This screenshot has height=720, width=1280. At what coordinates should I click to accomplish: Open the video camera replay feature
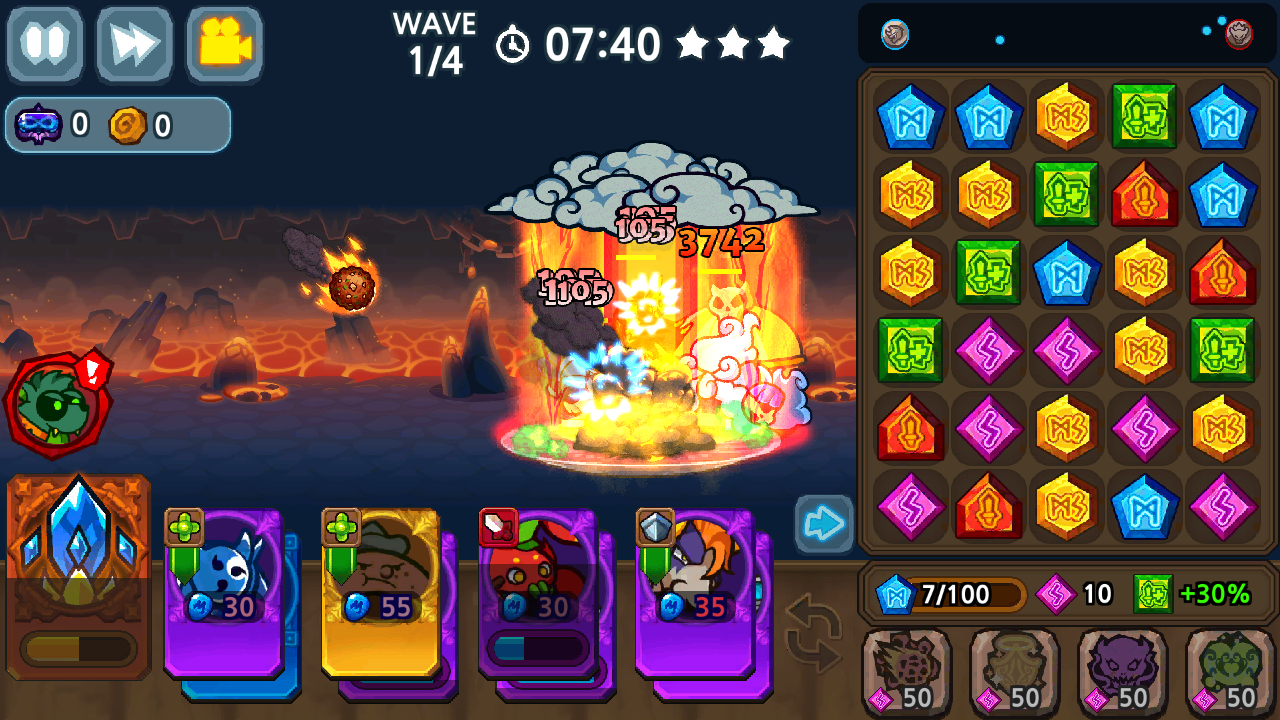pos(222,43)
